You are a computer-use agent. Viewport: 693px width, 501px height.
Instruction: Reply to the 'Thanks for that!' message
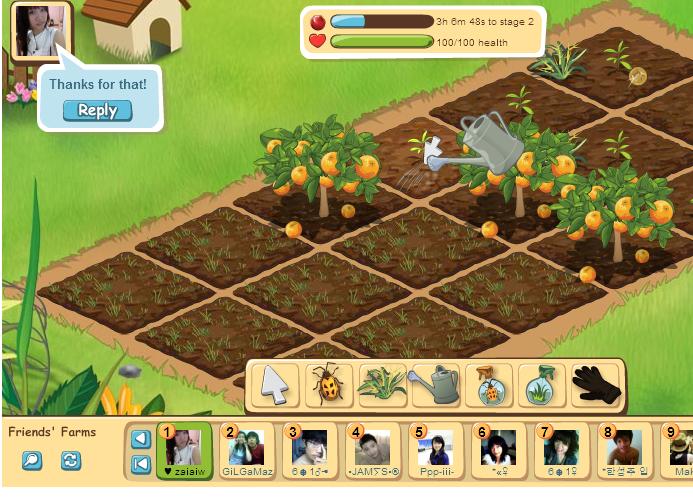(97, 111)
